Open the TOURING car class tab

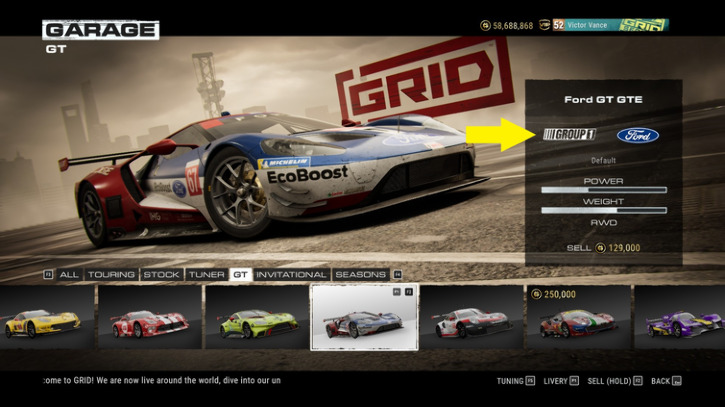click(x=111, y=274)
